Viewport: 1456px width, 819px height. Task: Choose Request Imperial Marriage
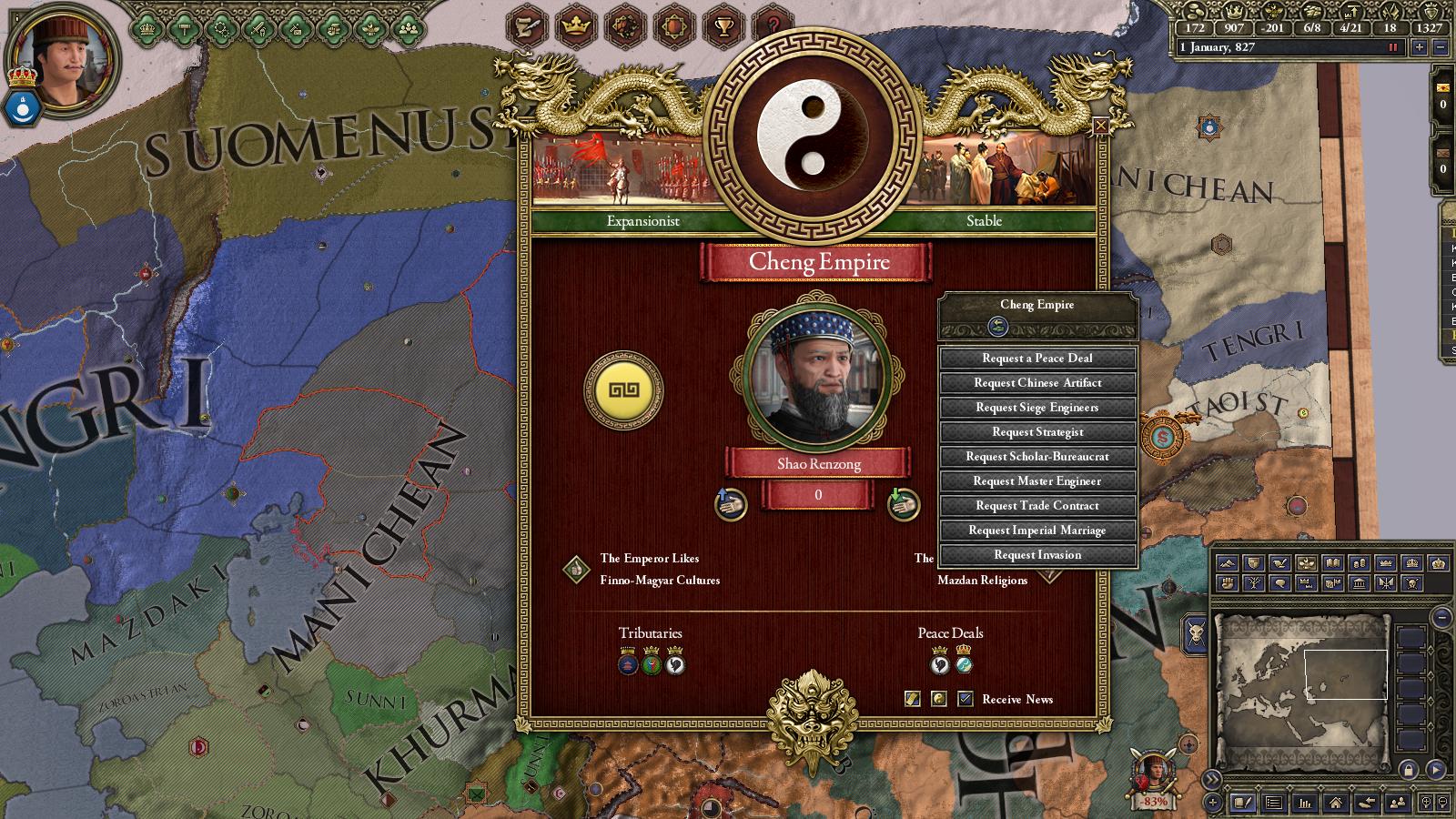(1037, 531)
